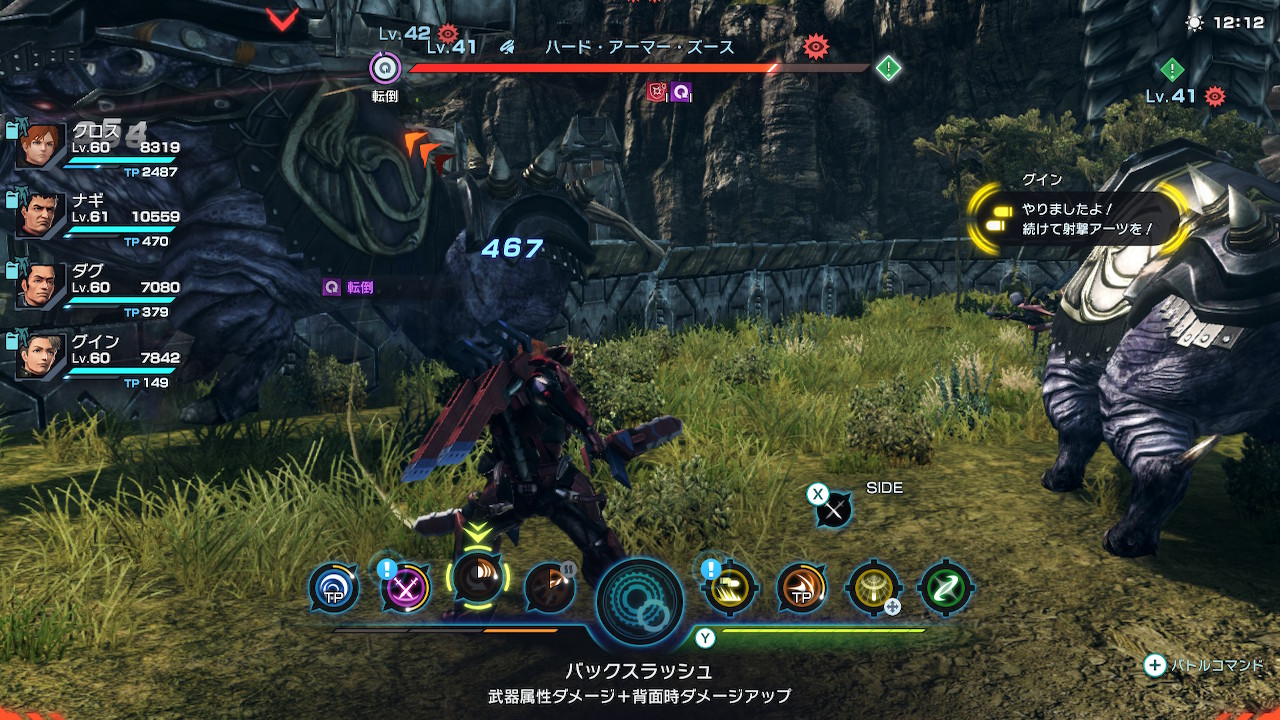Viewport: 1280px width, 720px height.
Task: Respond to グイン's soul voice prompt
Action: (x=1080, y=219)
